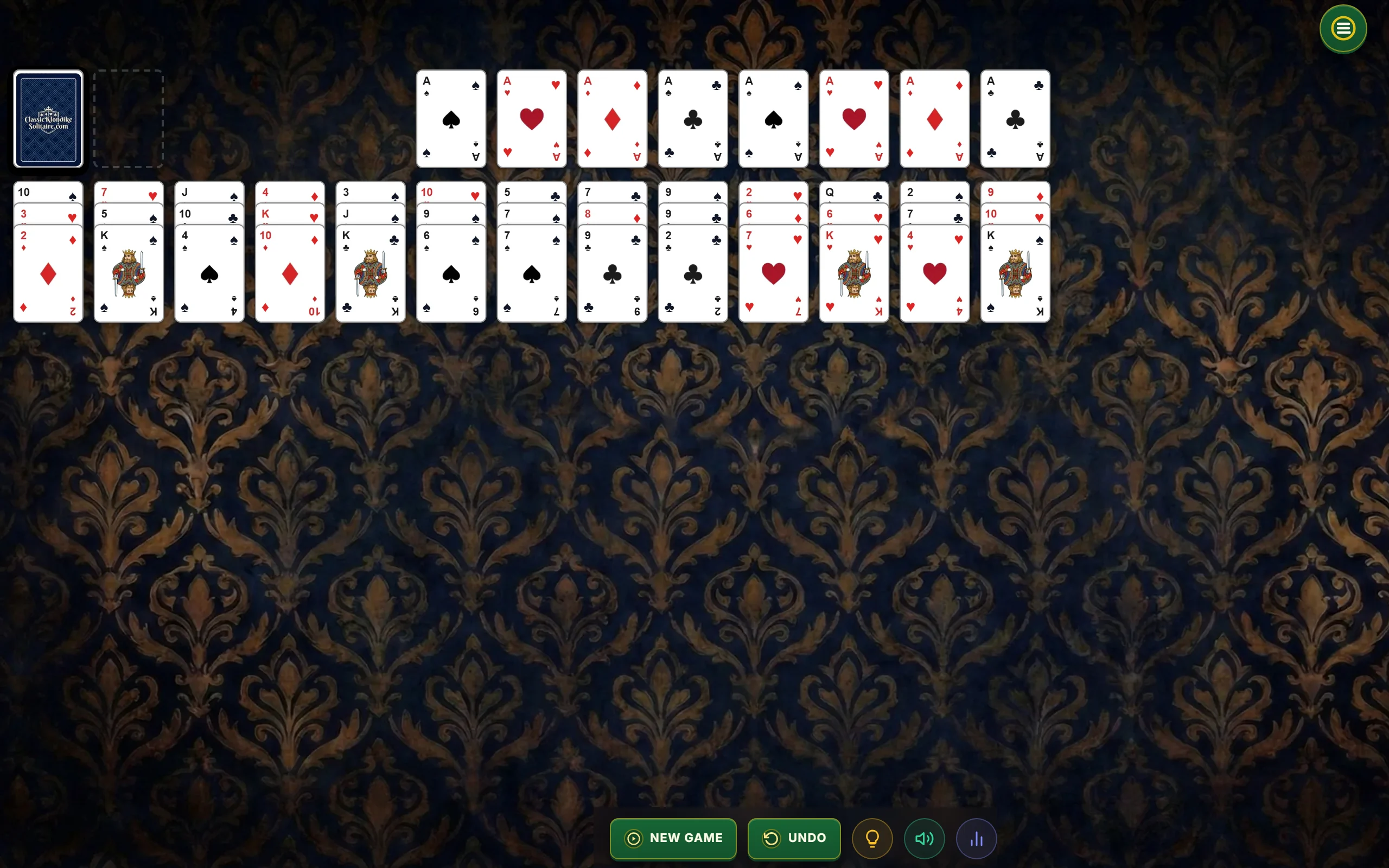Request a hint using the lightbulb icon
This screenshot has width=1389, height=868.
[x=872, y=838]
